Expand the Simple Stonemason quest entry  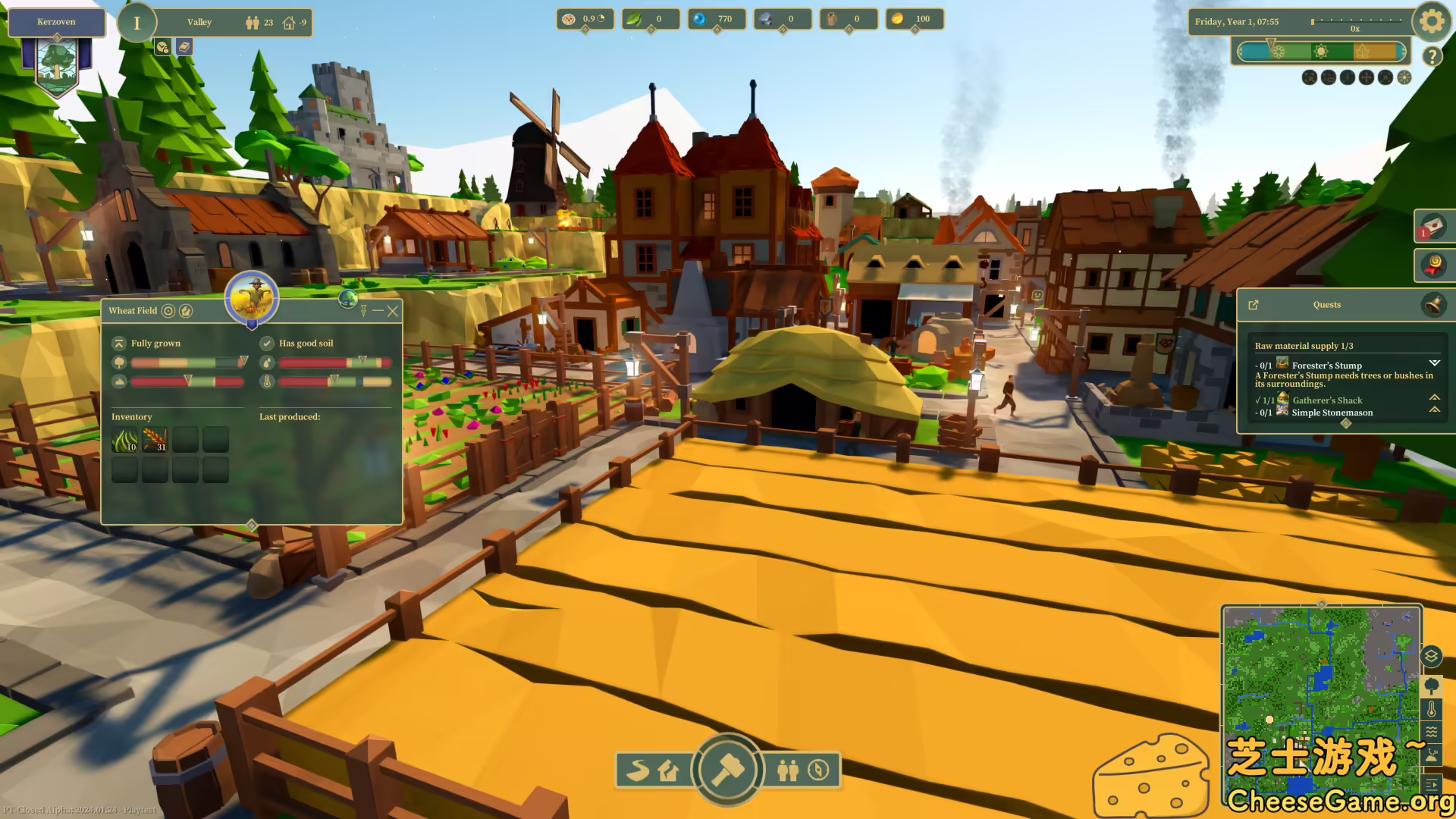[x=1435, y=409]
